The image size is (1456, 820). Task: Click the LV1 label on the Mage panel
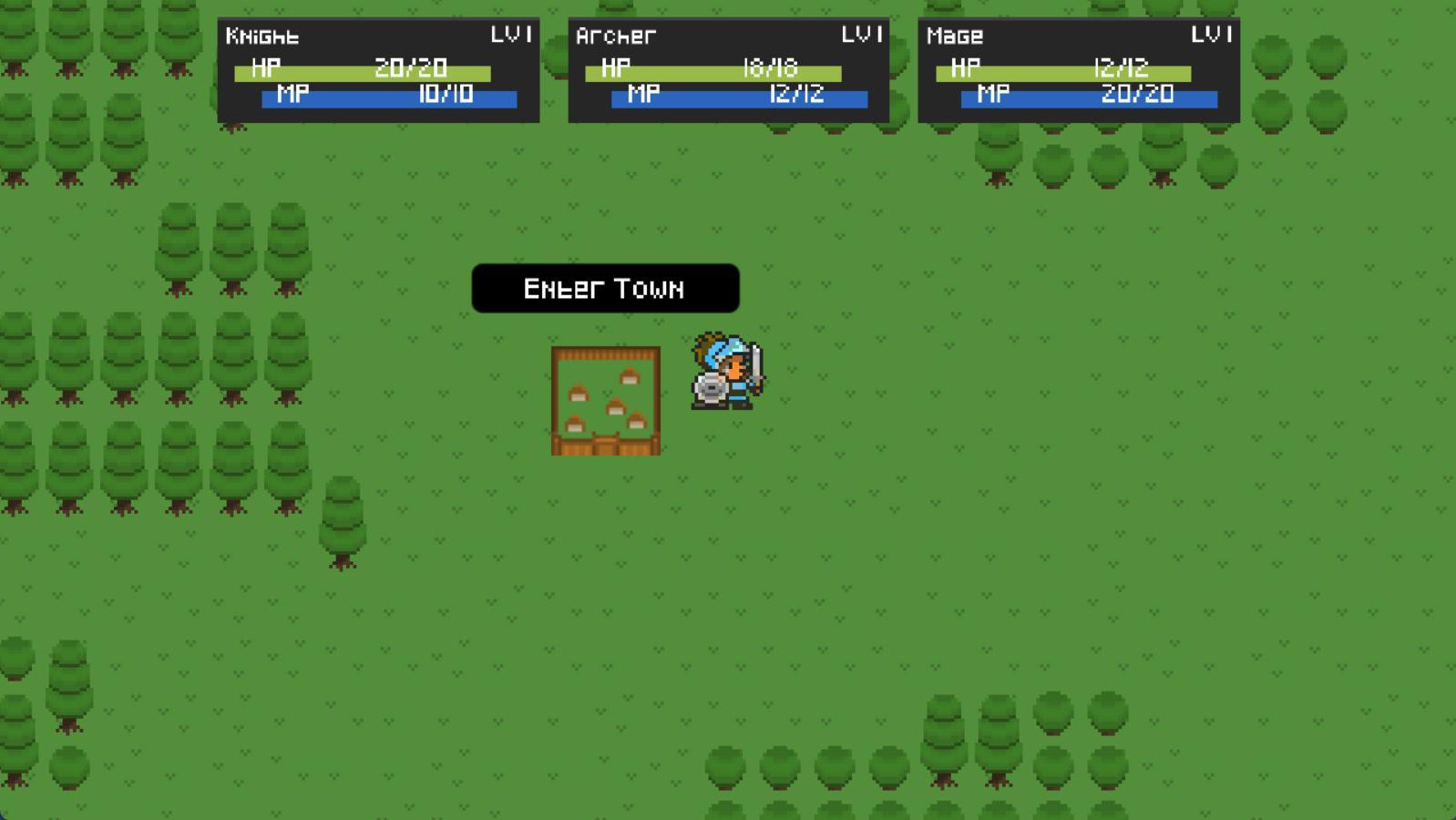1210,35
